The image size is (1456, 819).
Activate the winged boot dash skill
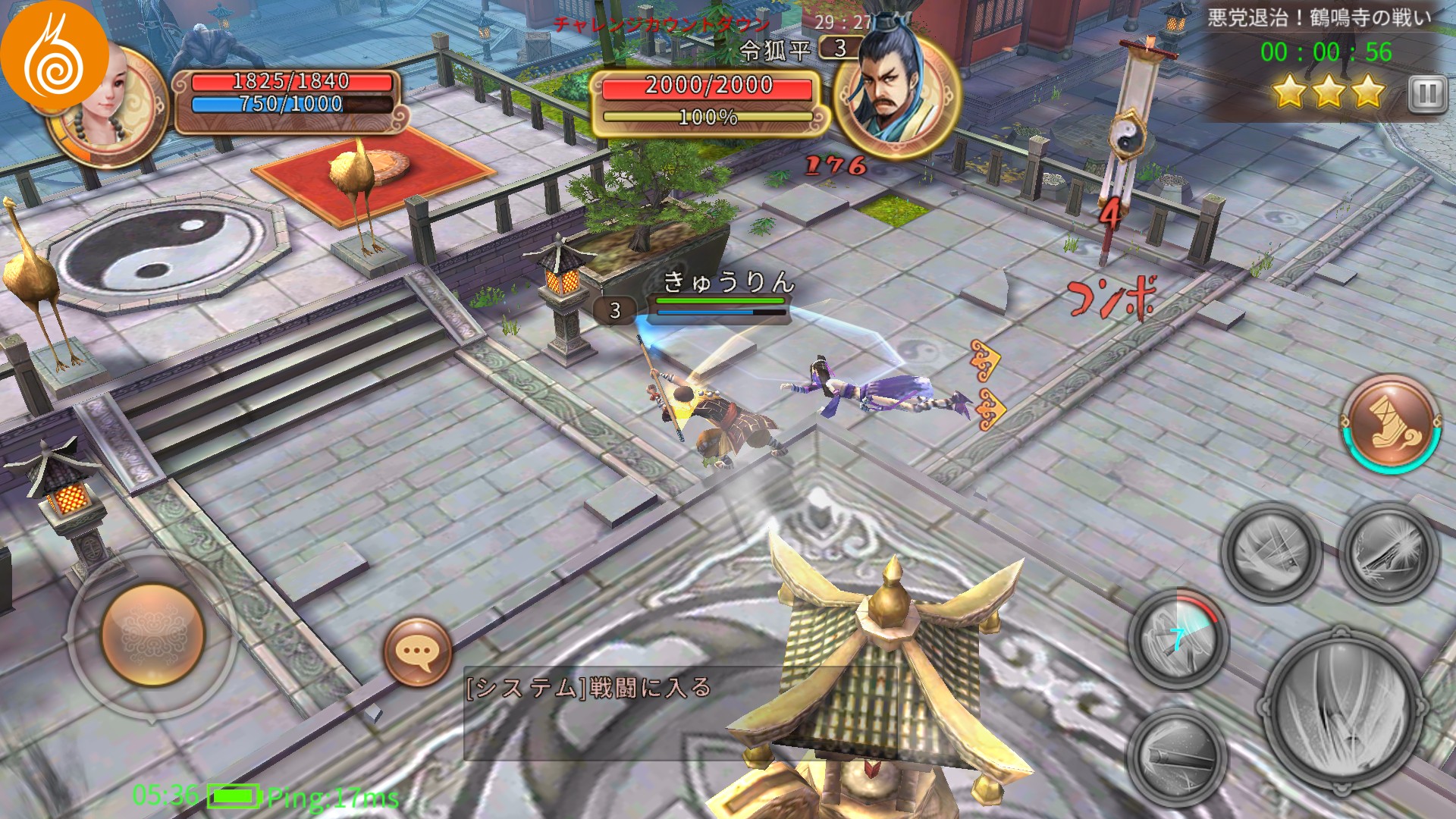[x=1391, y=423]
